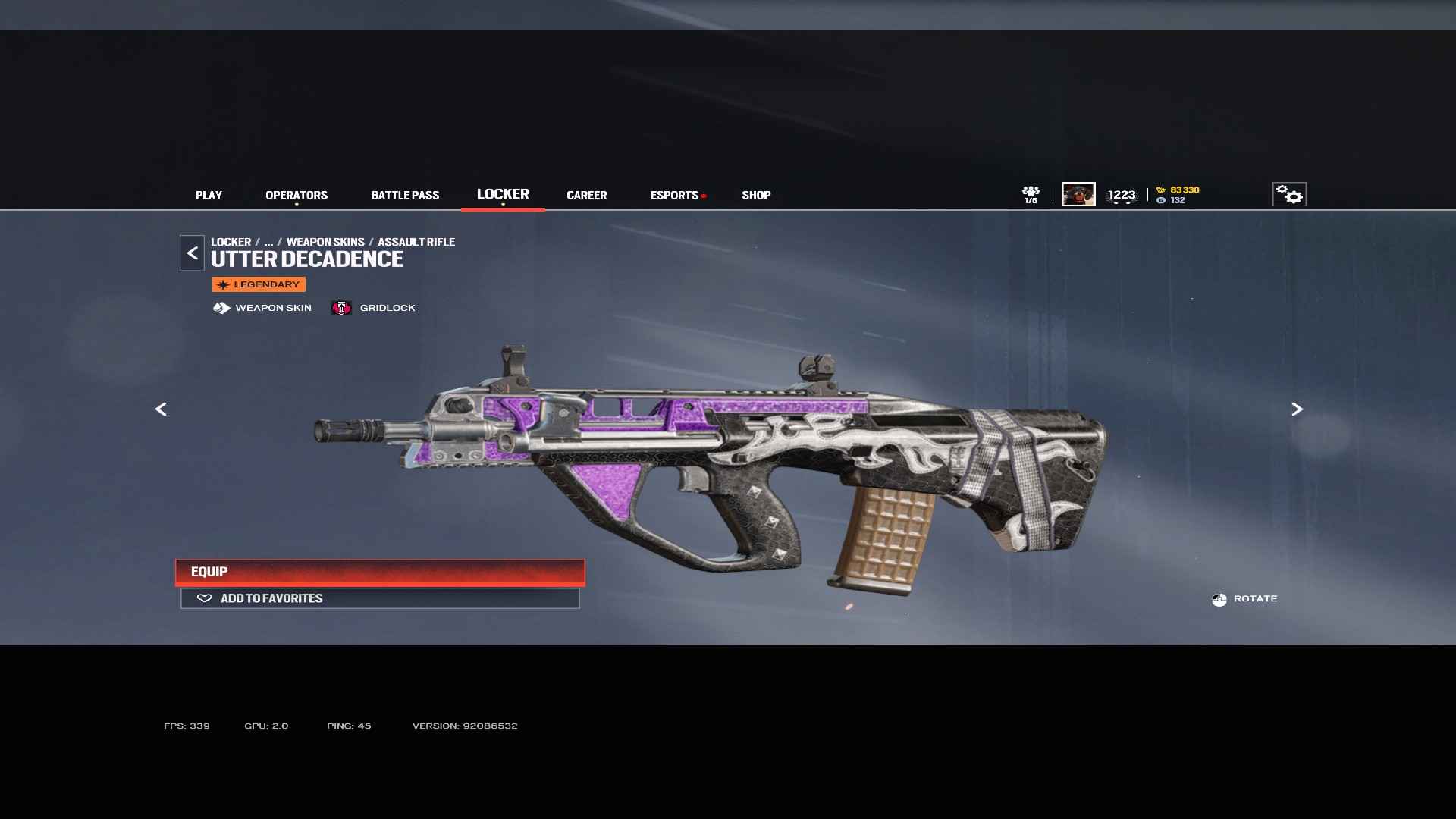Return to Weapon Skins via breadcrumb
The image size is (1456, 819).
(x=325, y=242)
